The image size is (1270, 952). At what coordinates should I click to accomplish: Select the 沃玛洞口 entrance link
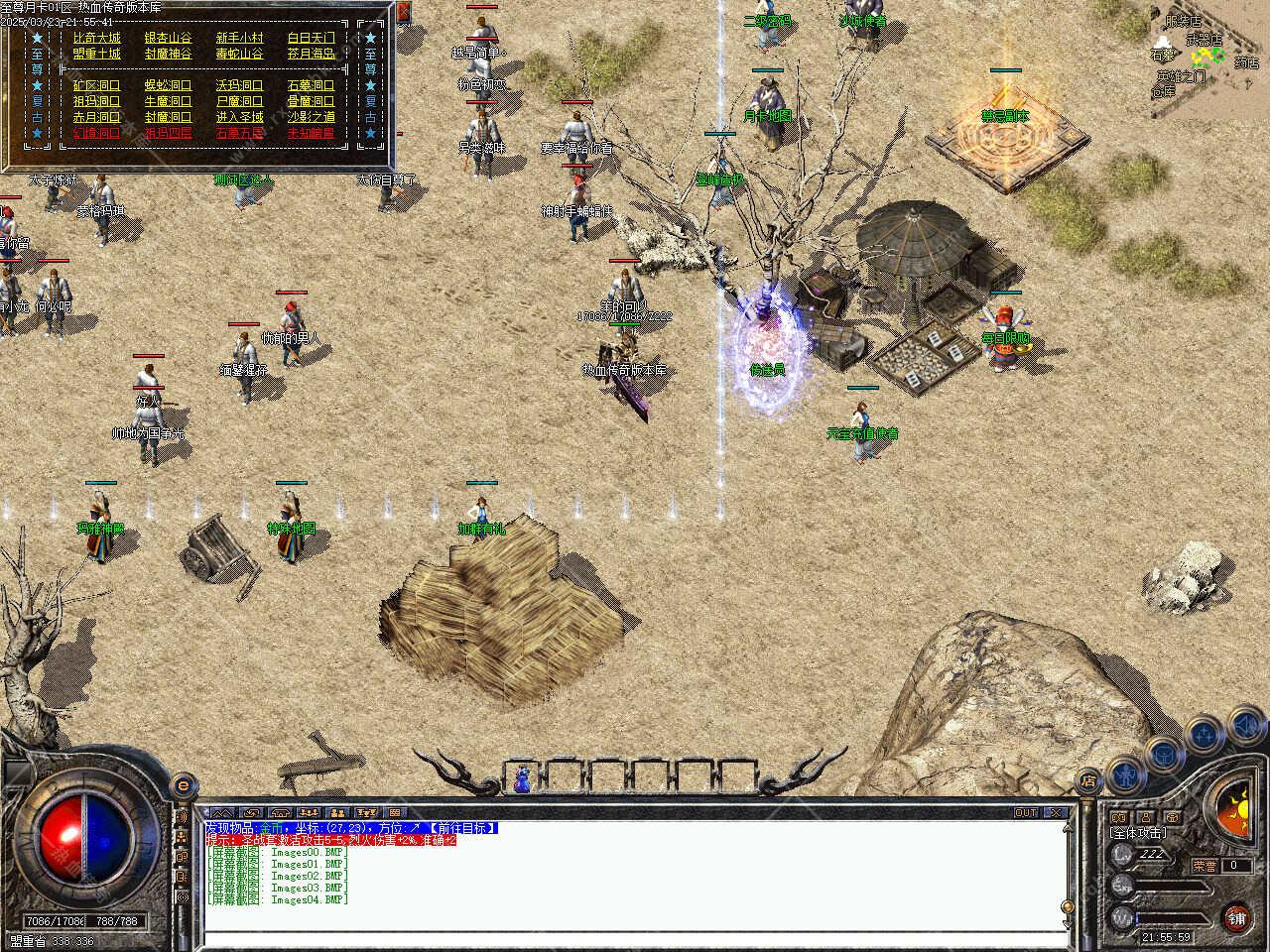point(239,85)
